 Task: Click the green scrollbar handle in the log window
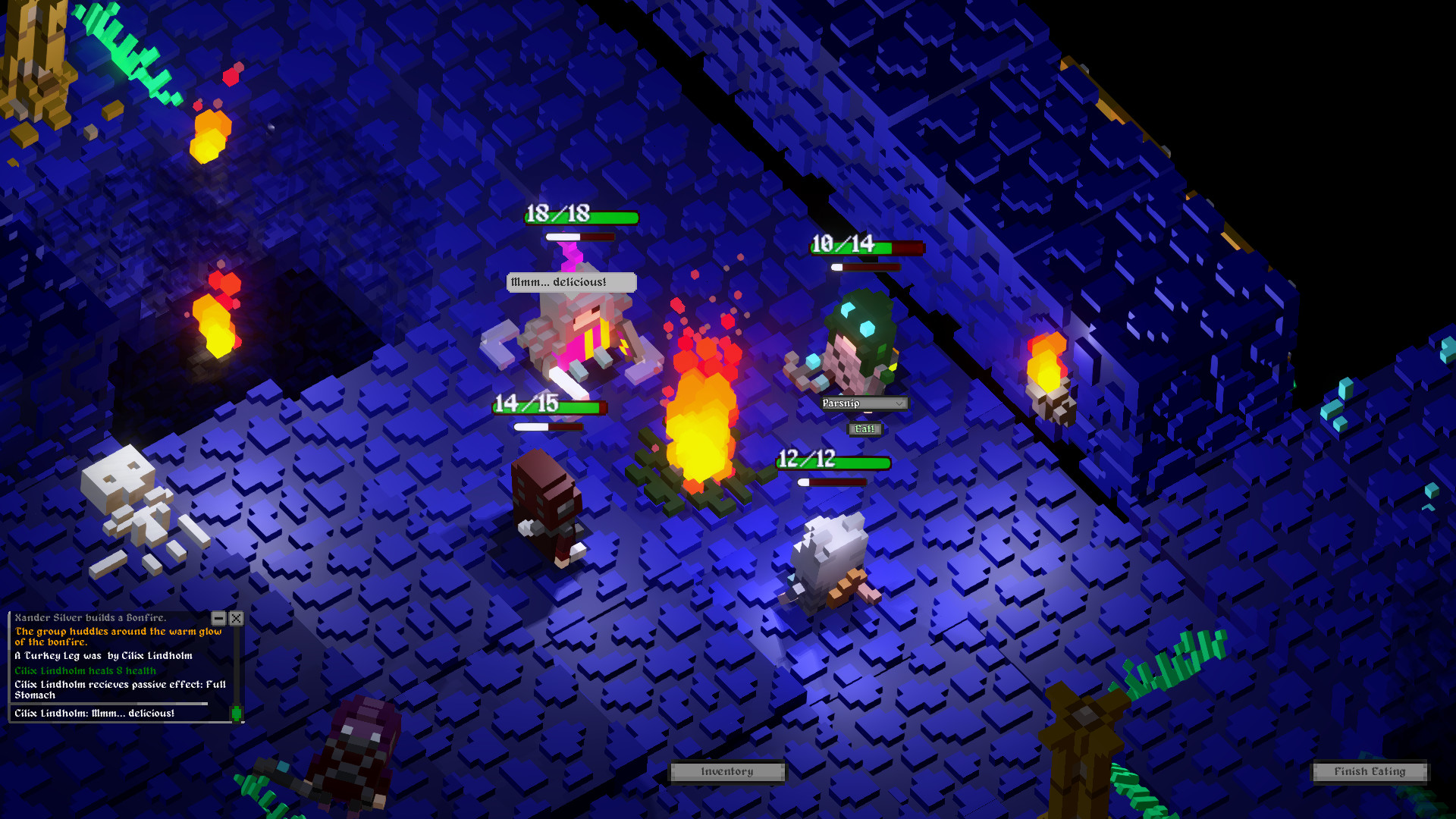point(237,714)
